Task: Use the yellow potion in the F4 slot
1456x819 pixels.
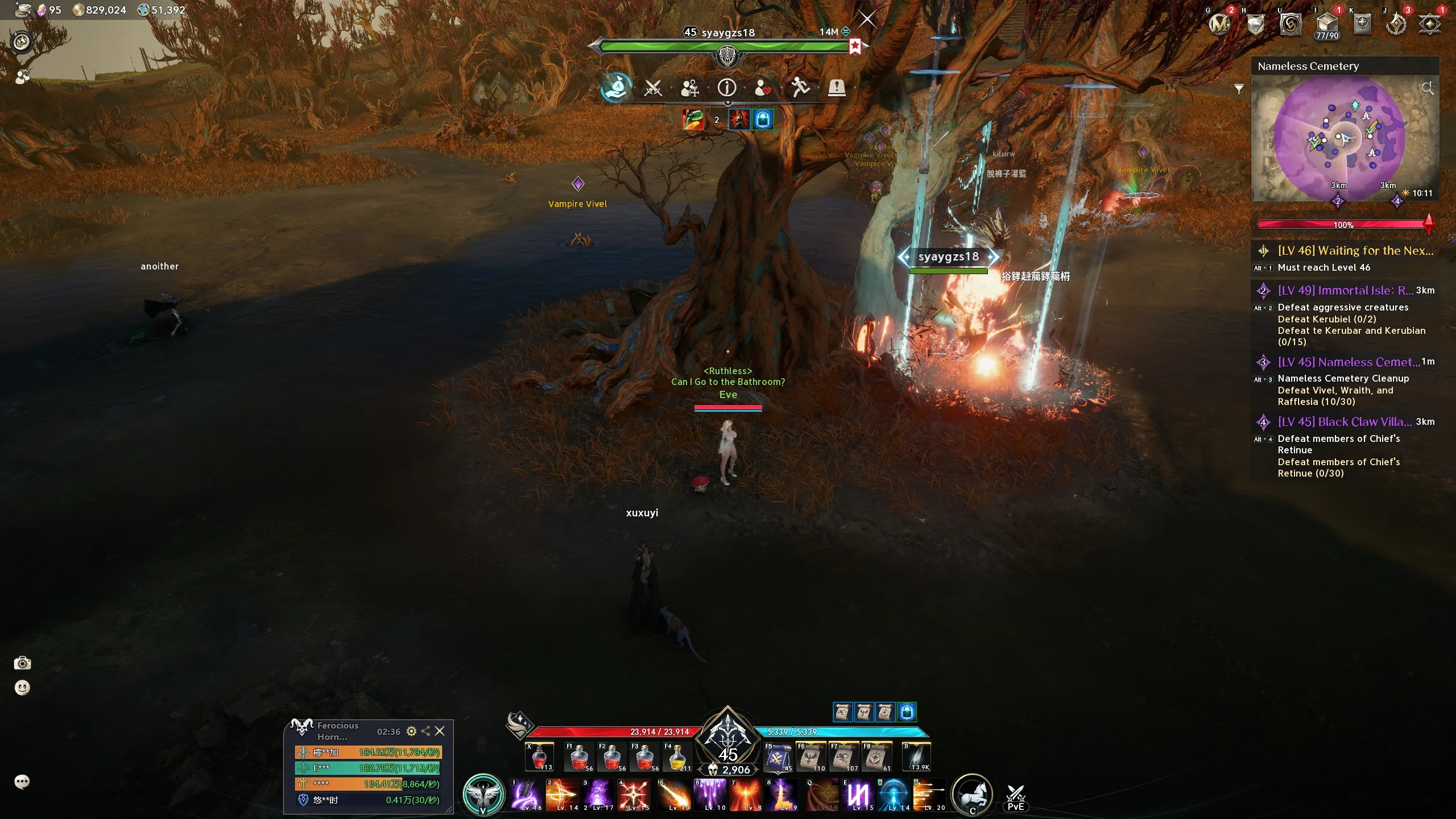Action: coord(677,758)
